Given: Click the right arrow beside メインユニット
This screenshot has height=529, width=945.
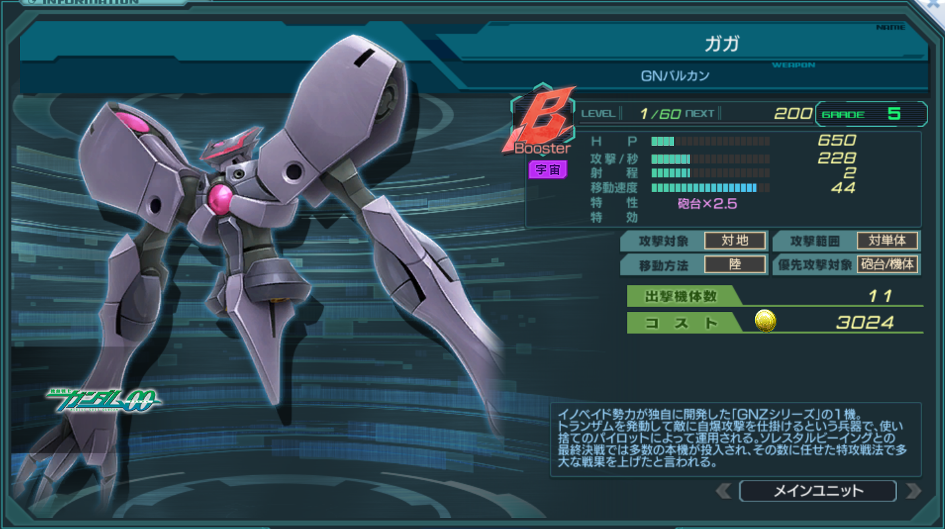Looking at the screenshot, I should click(912, 491).
